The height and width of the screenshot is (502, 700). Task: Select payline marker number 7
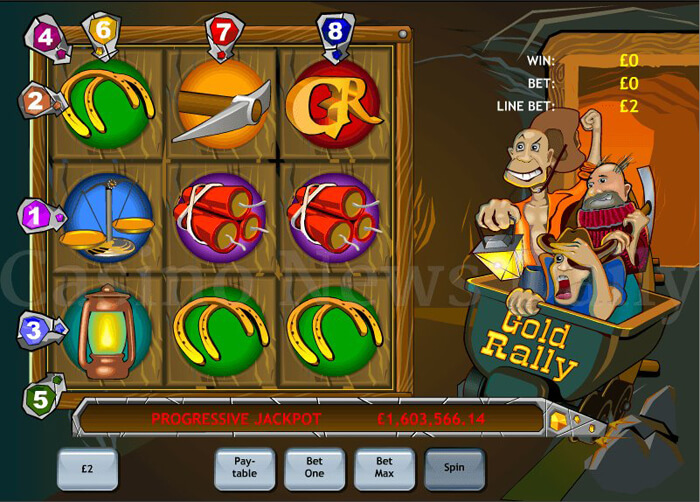tap(223, 31)
